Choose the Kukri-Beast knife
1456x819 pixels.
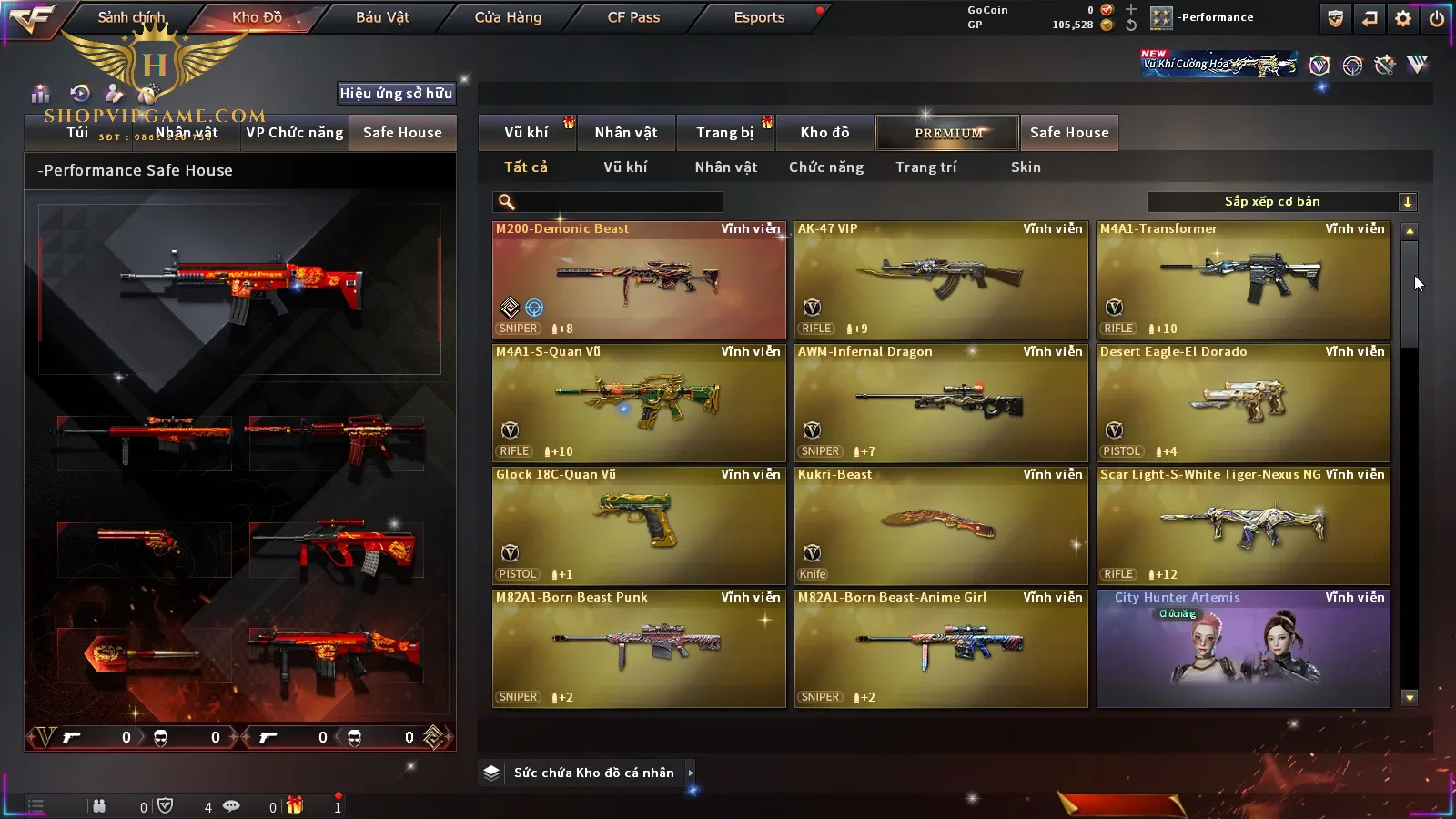[941, 526]
